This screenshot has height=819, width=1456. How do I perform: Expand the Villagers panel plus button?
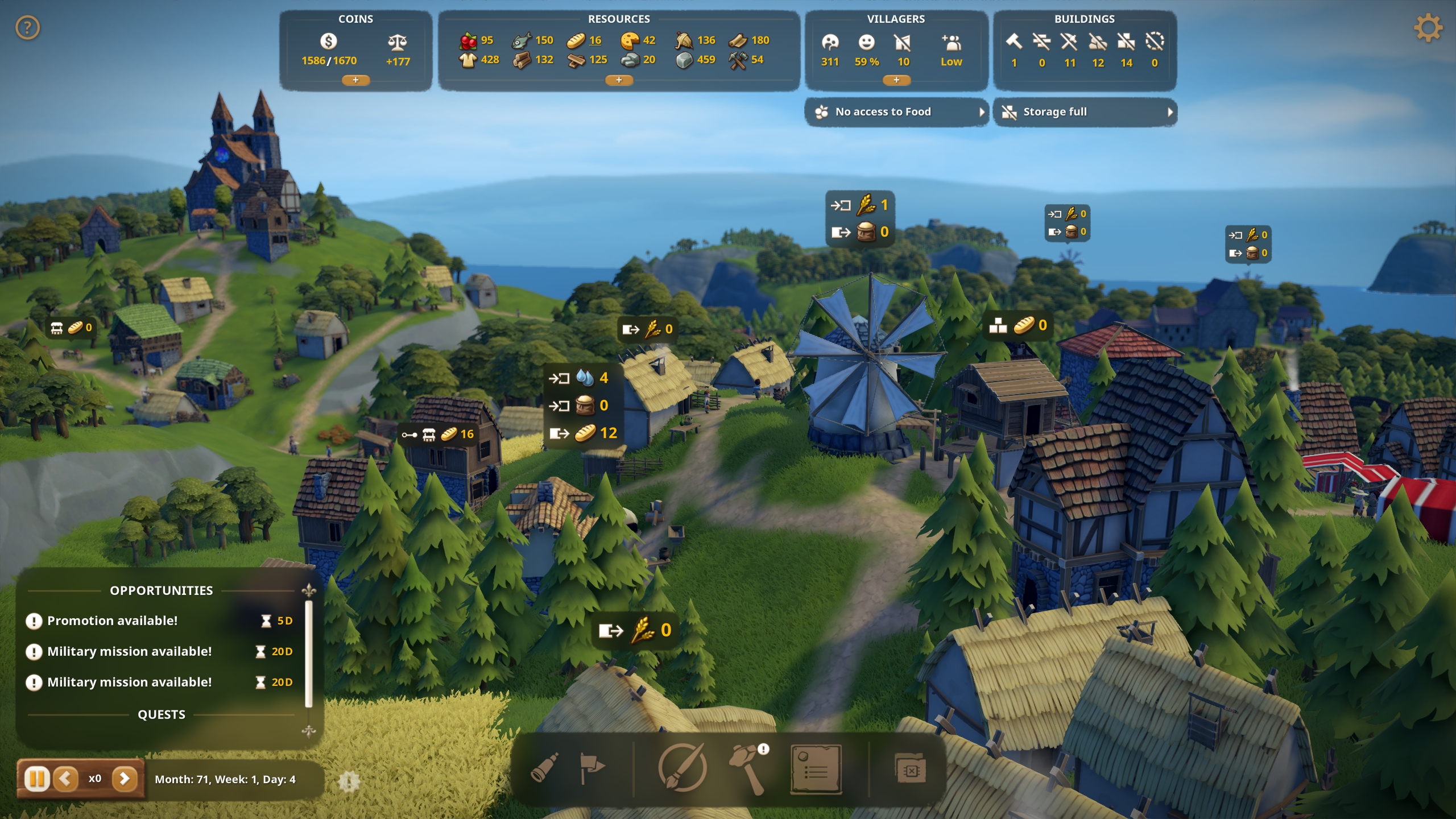point(896,80)
